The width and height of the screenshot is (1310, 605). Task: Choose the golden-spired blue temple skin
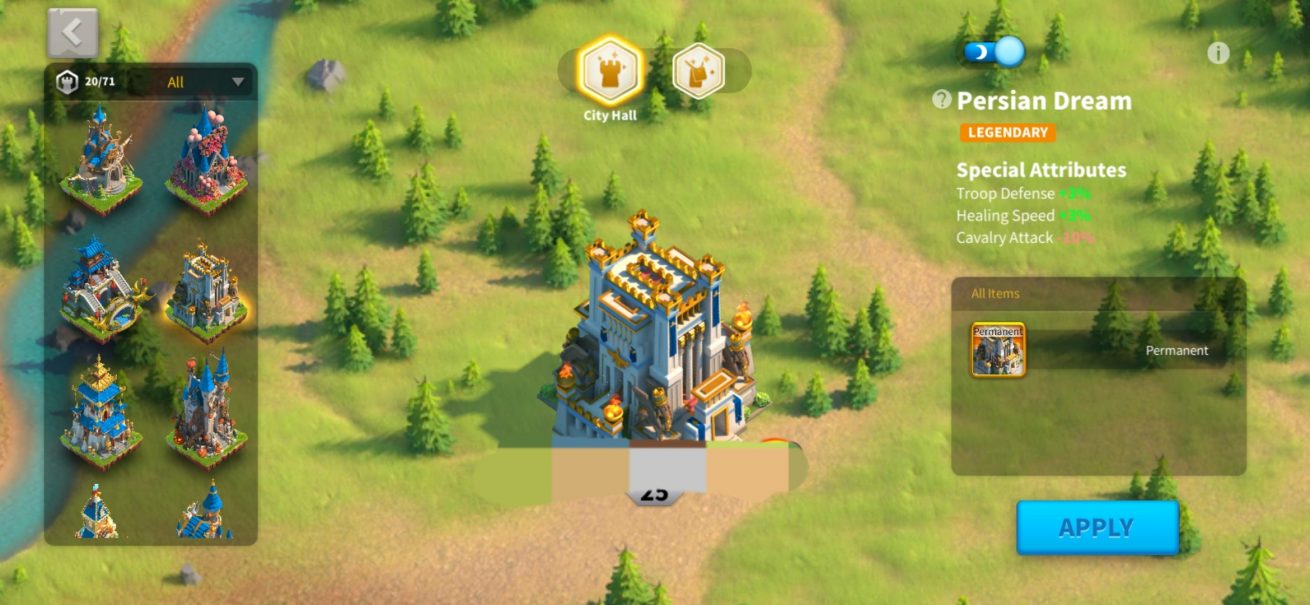[100, 412]
